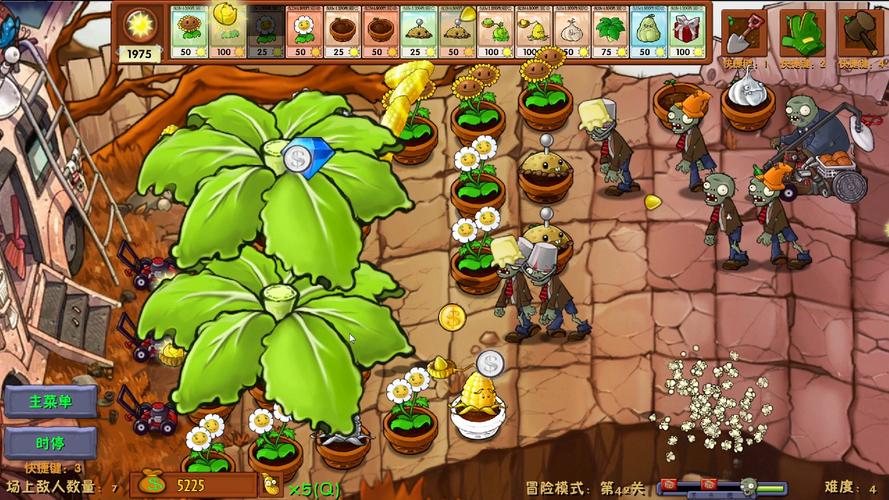Use the yellow x5 item icon
This screenshot has height=500, width=889.
point(271,487)
